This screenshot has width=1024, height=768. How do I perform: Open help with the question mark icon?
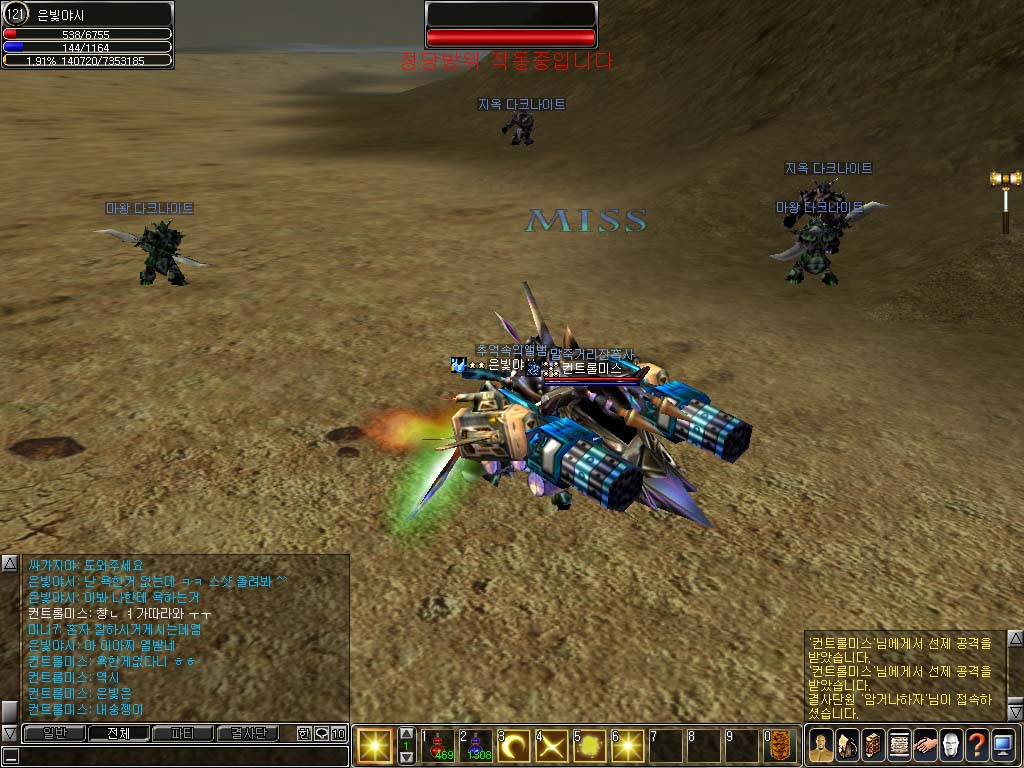[976, 746]
